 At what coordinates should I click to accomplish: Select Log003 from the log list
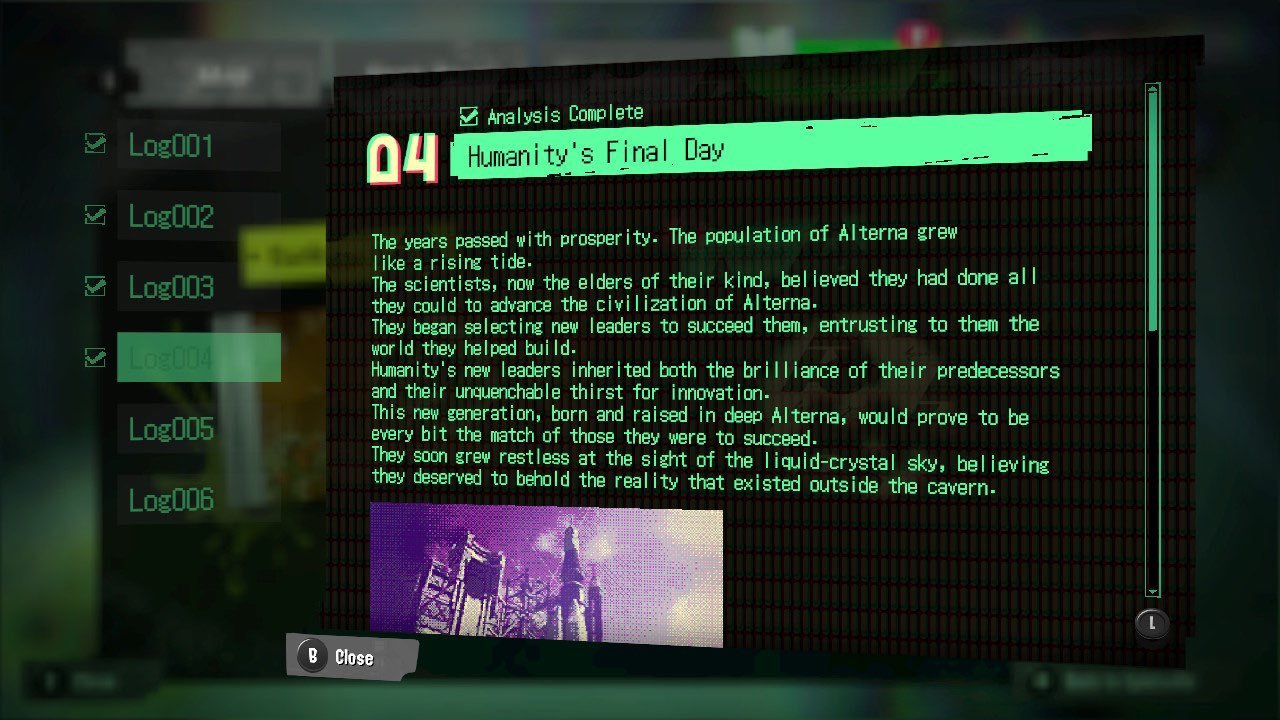coord(170,287)
